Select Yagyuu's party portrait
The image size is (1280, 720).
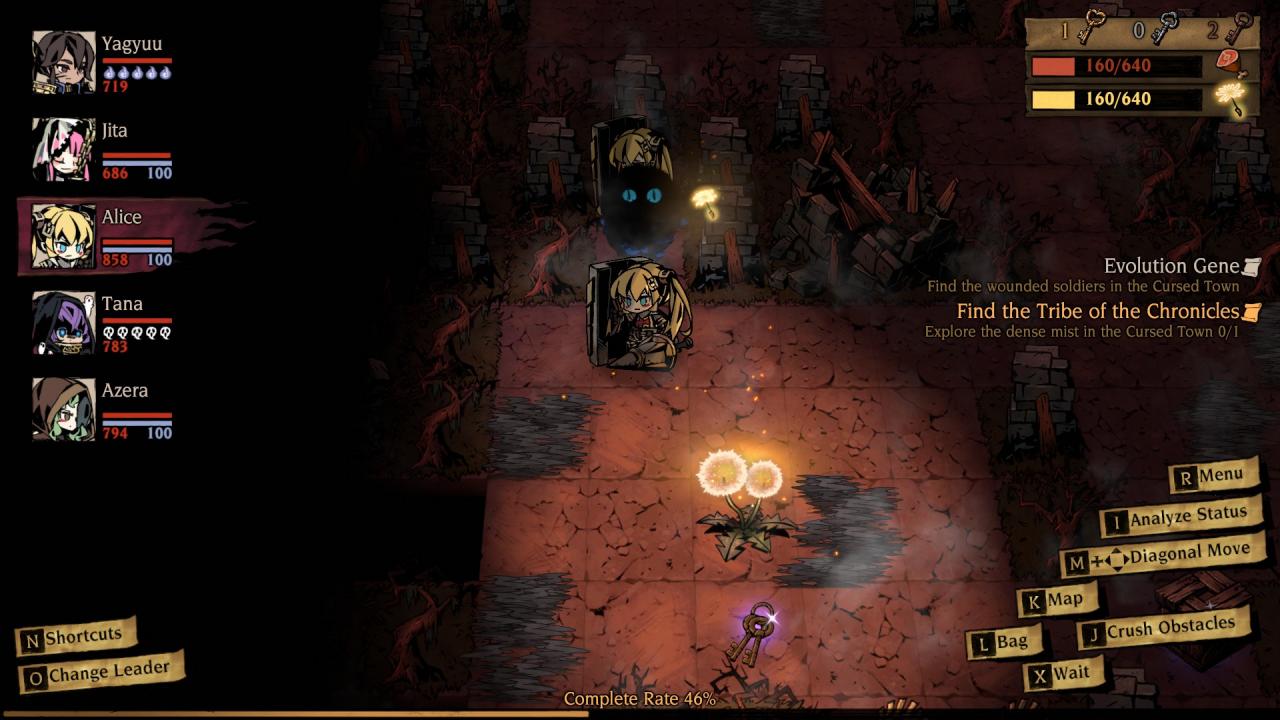64,62
